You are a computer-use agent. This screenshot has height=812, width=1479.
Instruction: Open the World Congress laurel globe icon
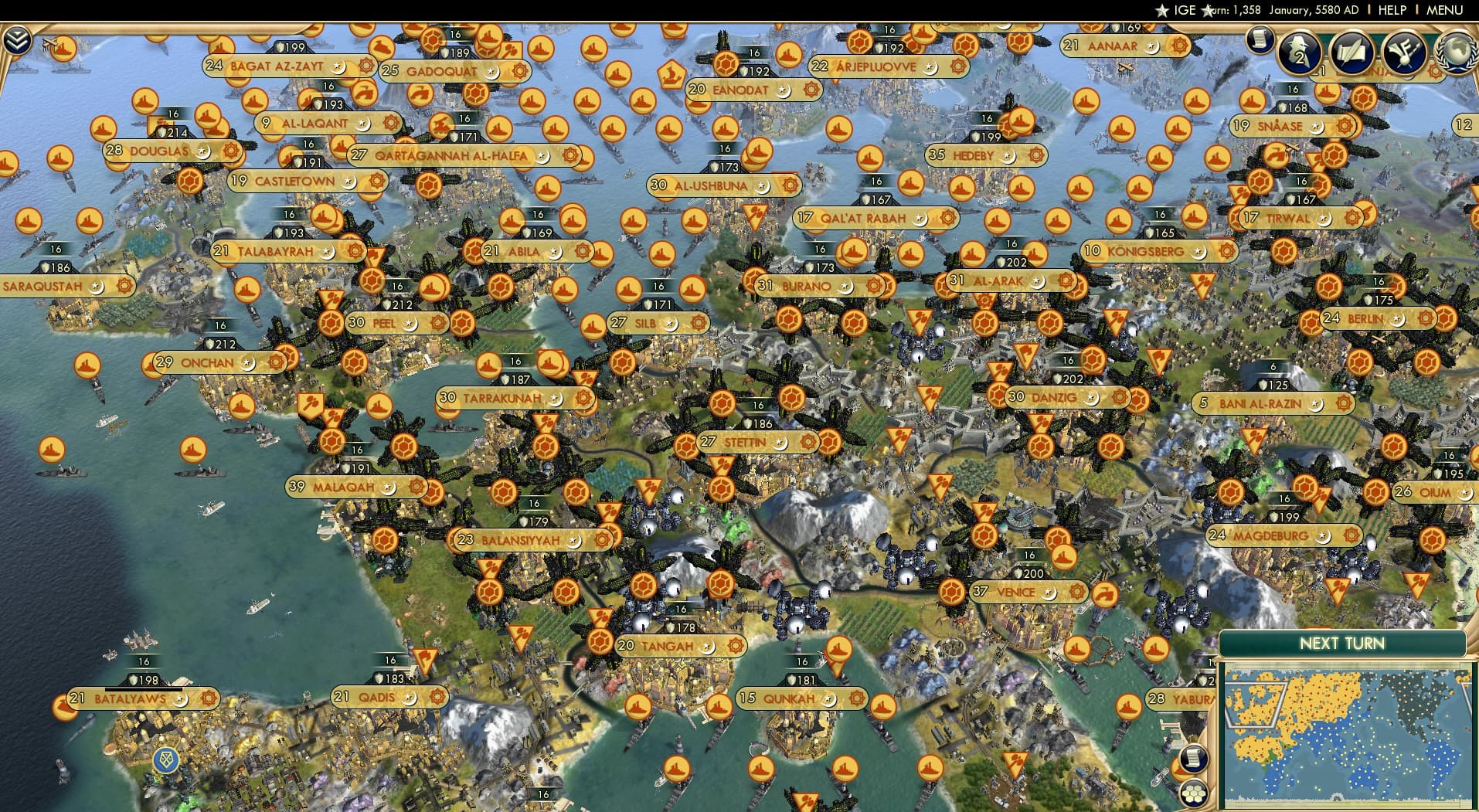tap(1456, 53)
